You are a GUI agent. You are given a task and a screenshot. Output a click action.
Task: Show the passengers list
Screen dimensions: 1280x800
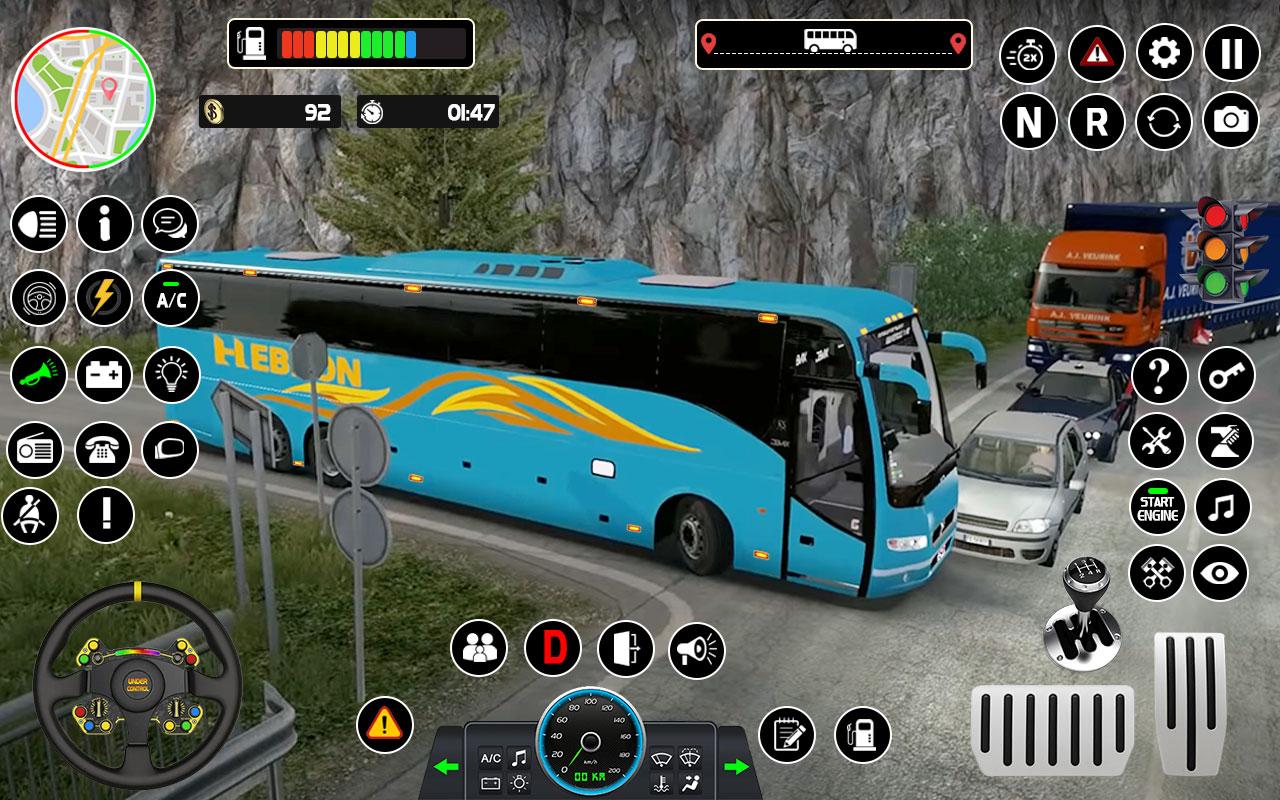(x=478, y=645)
